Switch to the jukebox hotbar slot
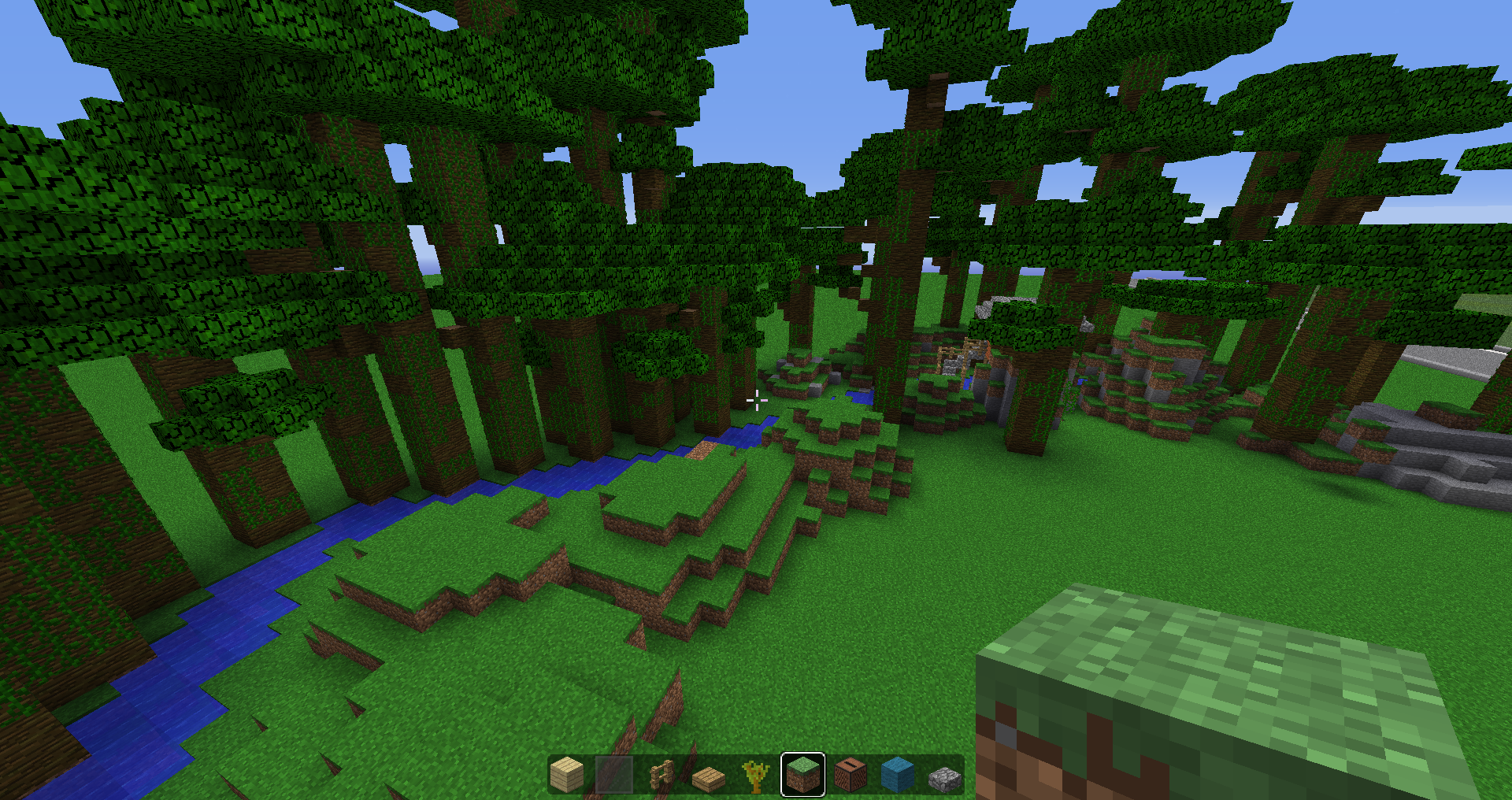1512x800 pixels. tap(850, 775)
